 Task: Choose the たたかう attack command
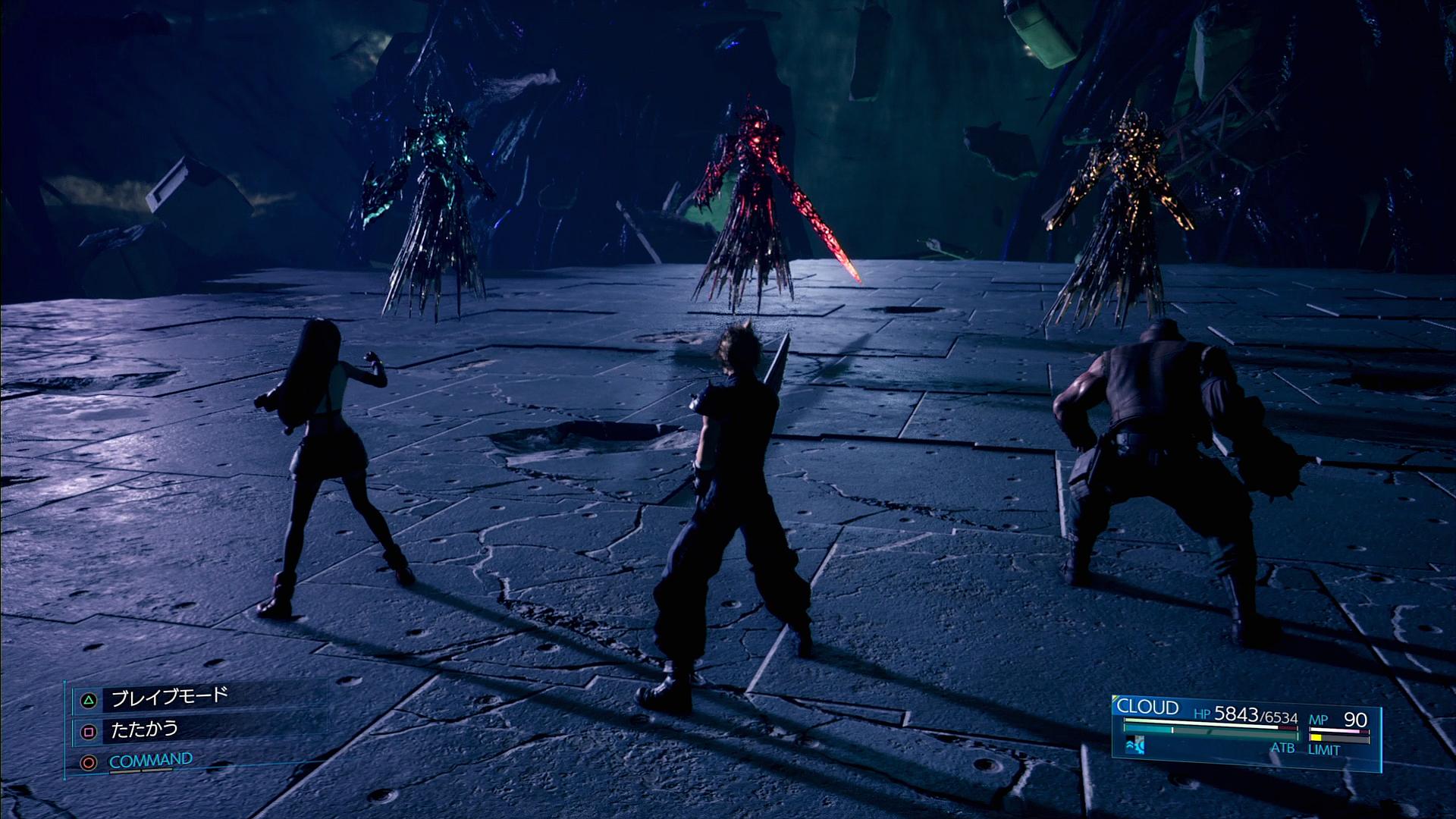[144, 730]
